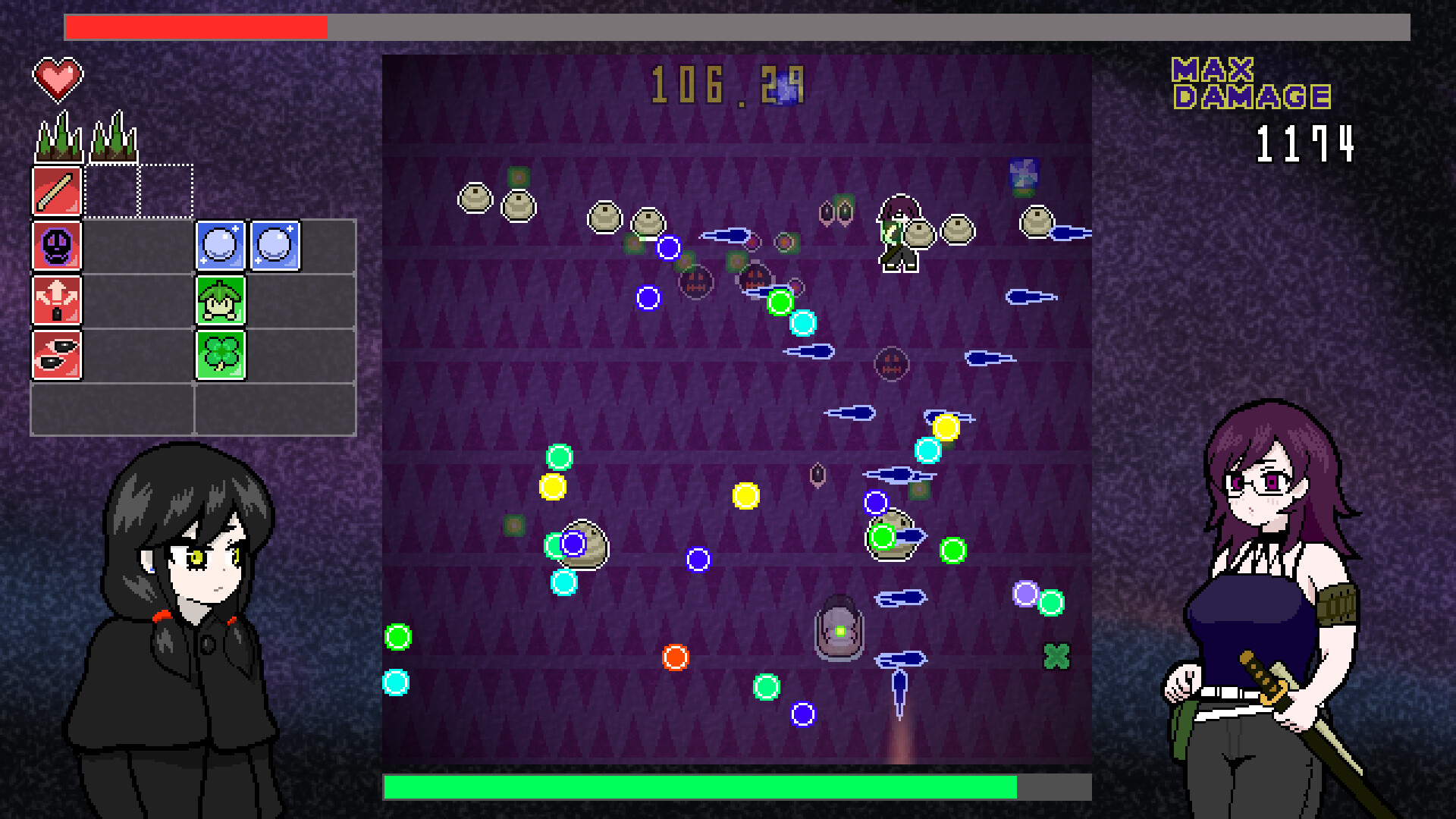Click the right grass sprout marker

click(112, 136)
